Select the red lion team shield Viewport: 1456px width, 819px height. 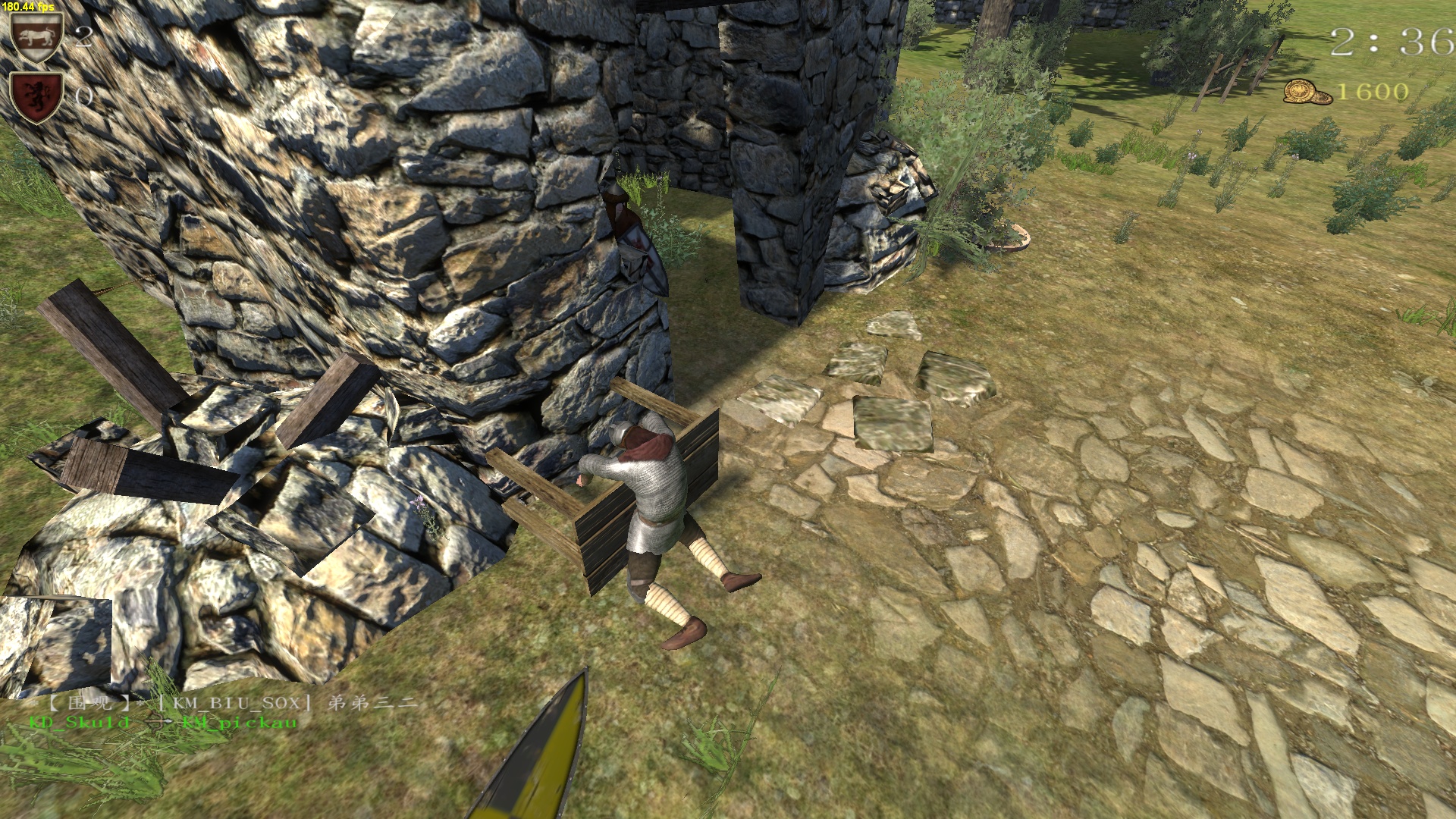36,96
